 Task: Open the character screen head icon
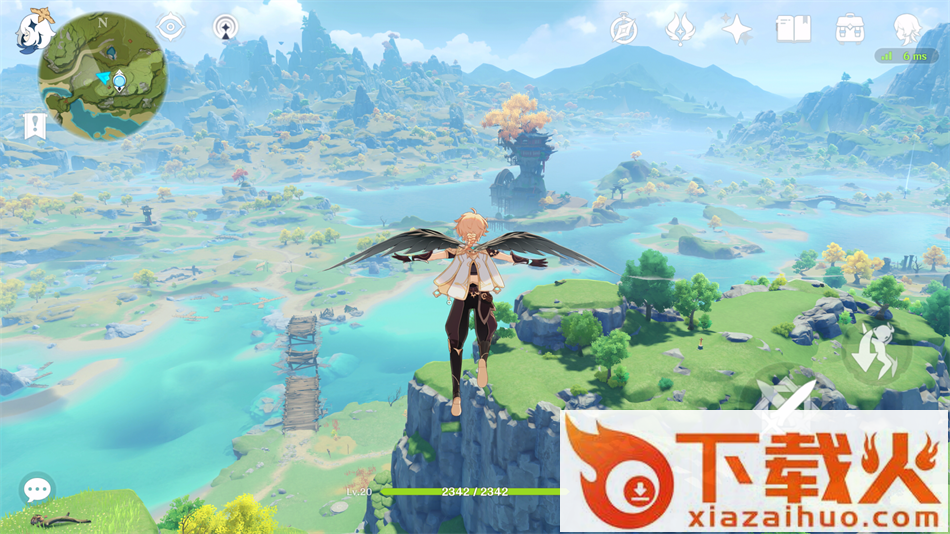coord(907,29)
